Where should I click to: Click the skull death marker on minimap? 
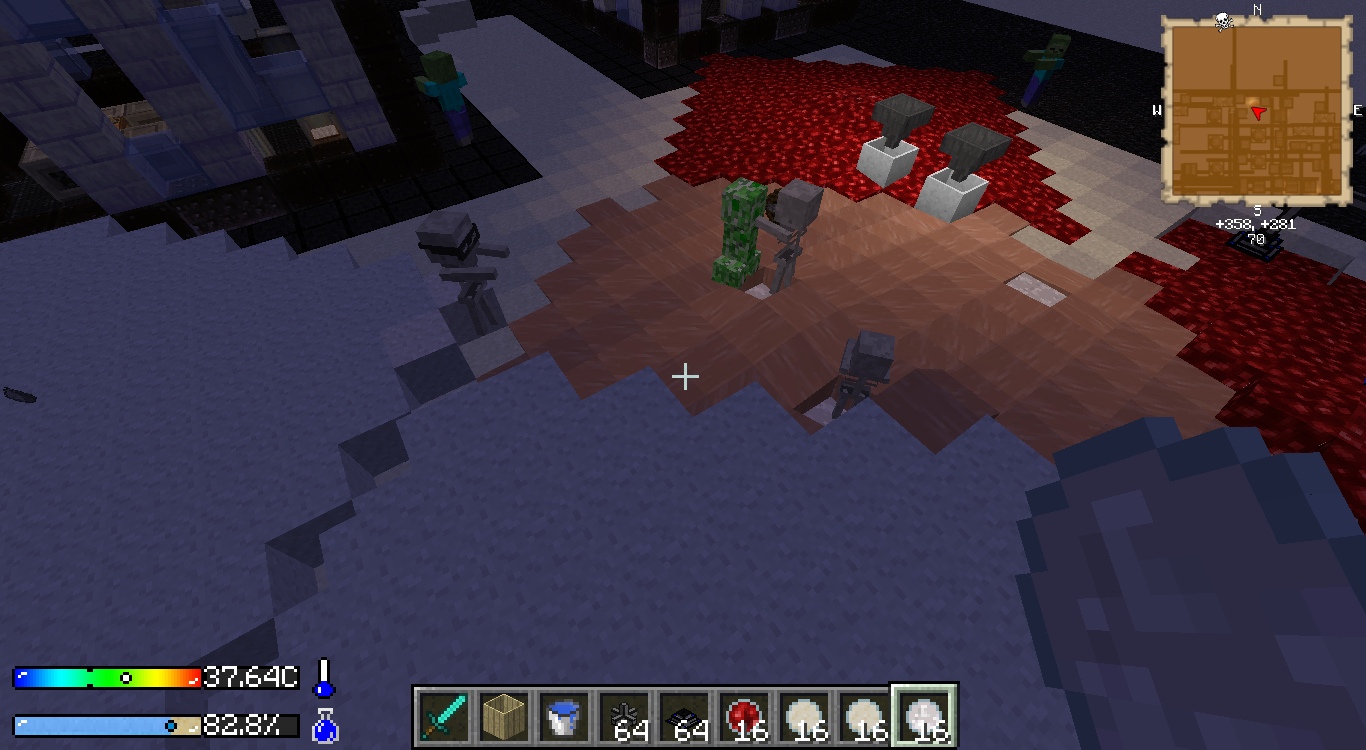click(1223, 22)
